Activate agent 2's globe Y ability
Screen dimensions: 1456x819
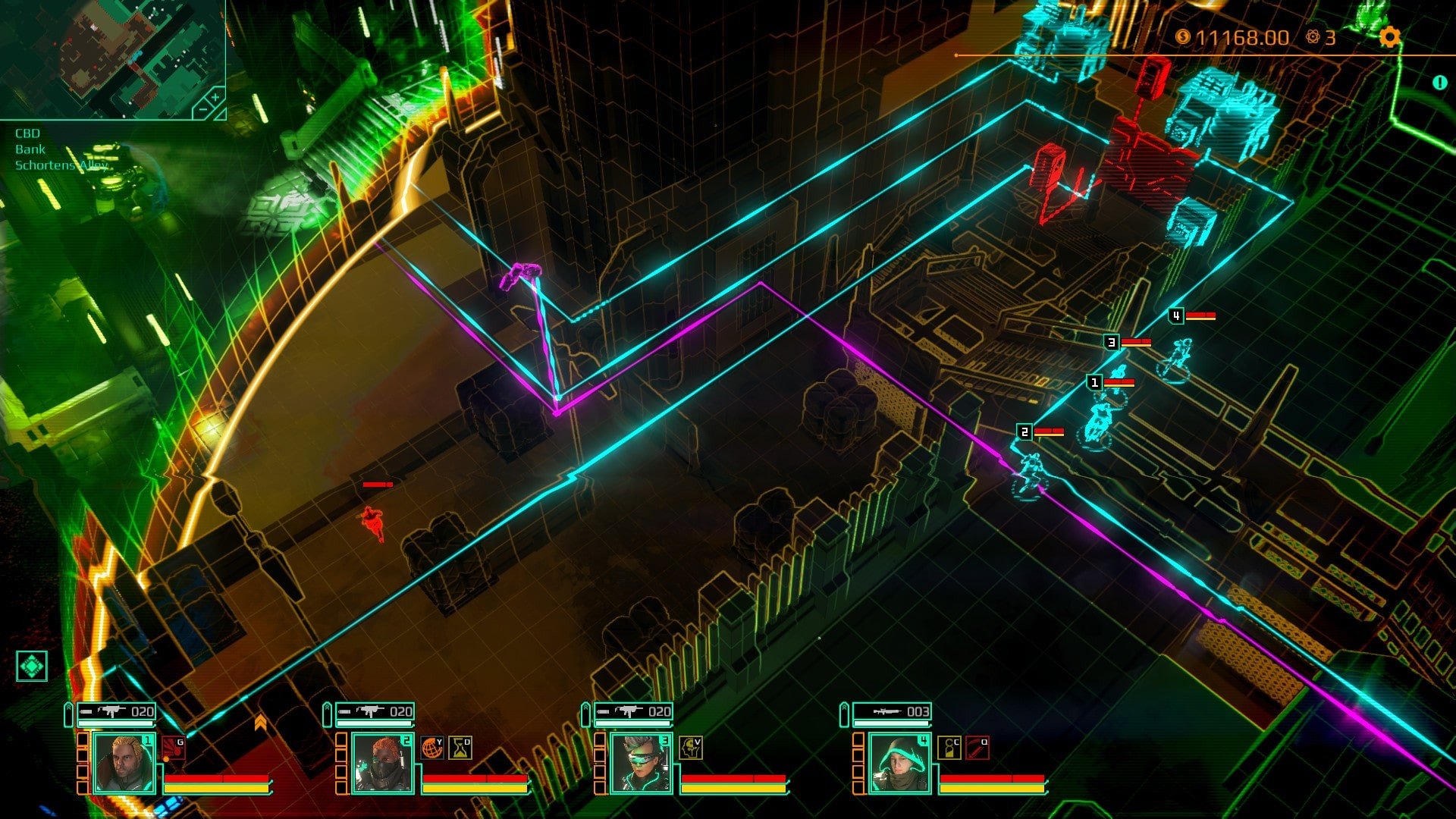(432, 748)
